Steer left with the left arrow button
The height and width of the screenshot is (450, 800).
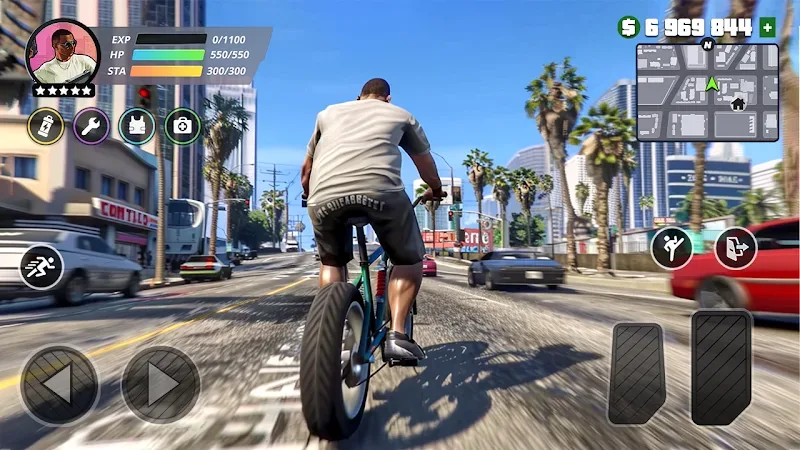pyautogui.click(x=59, y=385)
